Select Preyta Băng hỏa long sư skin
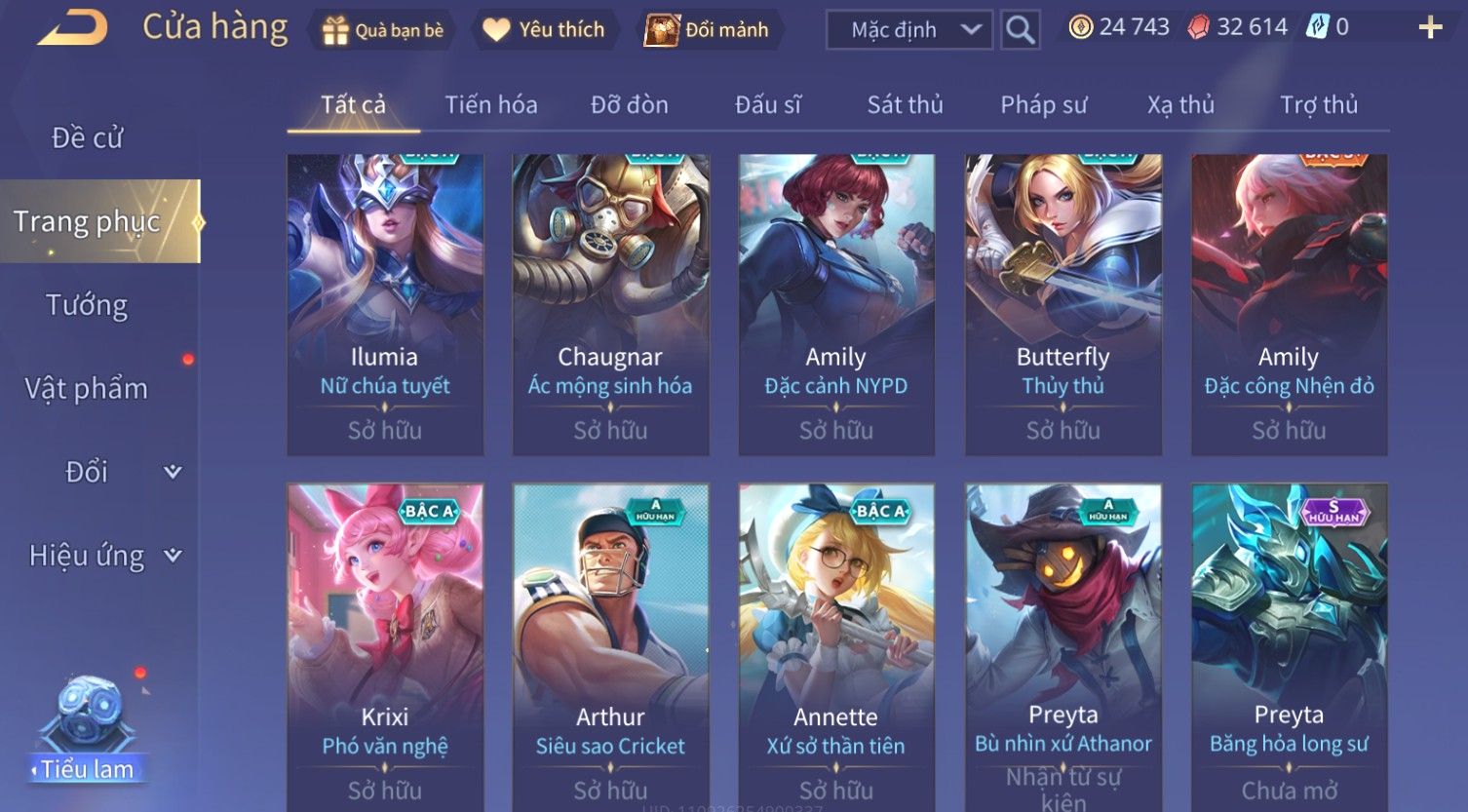Screen dimensions: 1468x812 (x=1289, y=645)
